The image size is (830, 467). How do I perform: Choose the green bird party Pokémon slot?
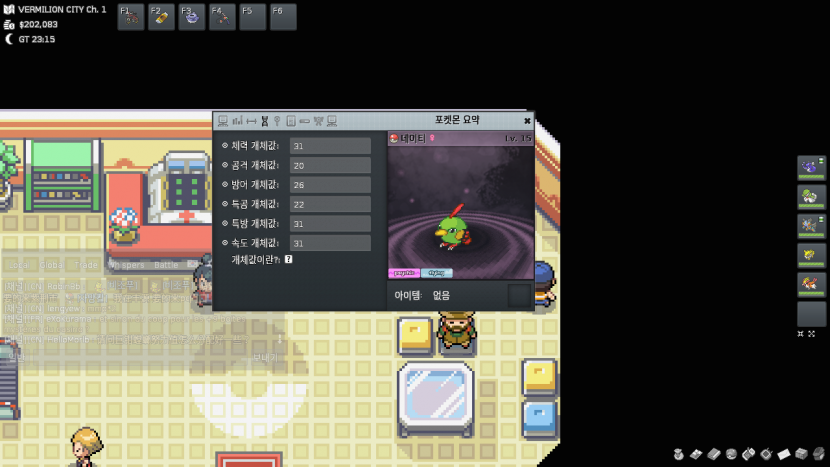click(811, 197)
